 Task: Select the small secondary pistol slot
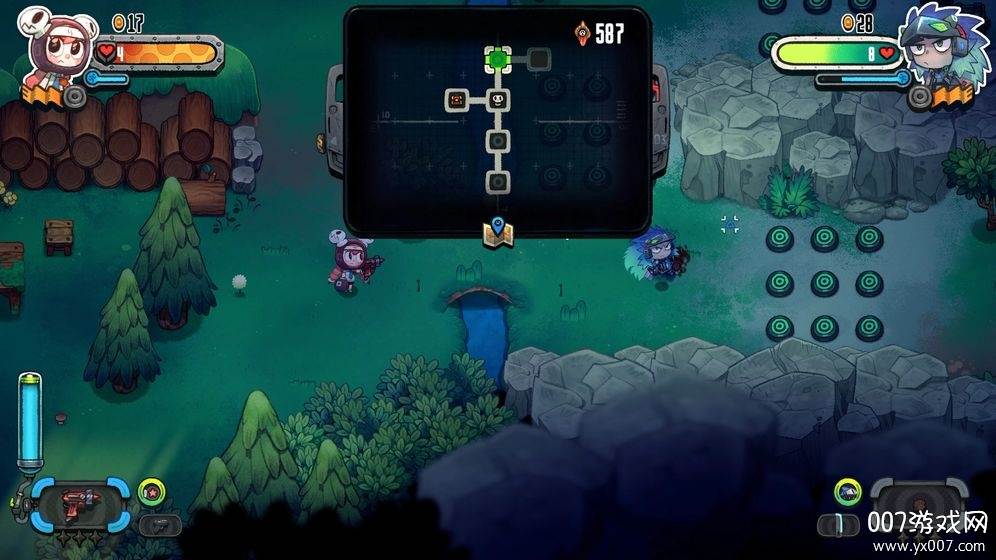point(153,524)
